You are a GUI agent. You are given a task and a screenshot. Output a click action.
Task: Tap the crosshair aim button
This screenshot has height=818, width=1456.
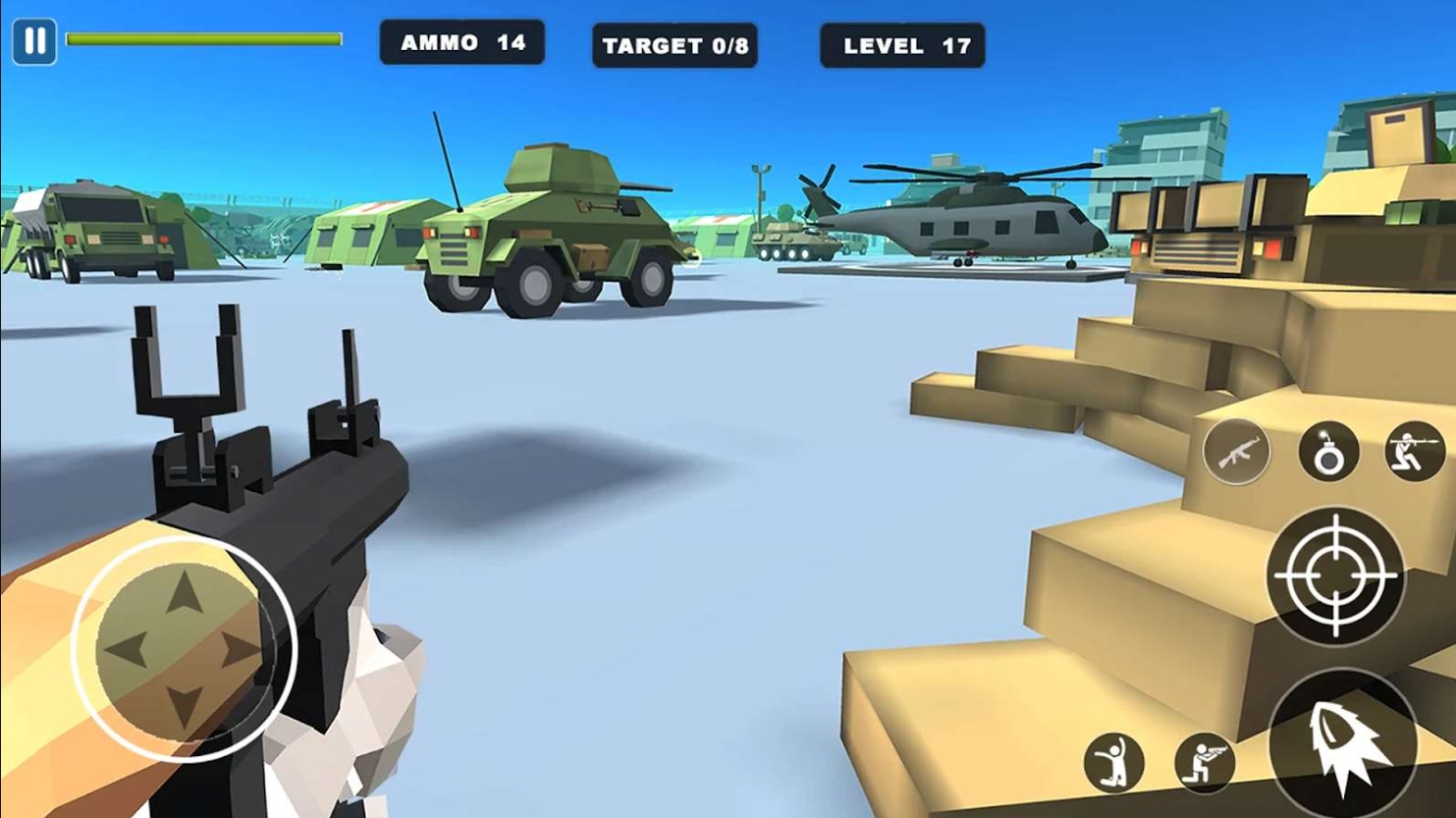pos(1335,576)
